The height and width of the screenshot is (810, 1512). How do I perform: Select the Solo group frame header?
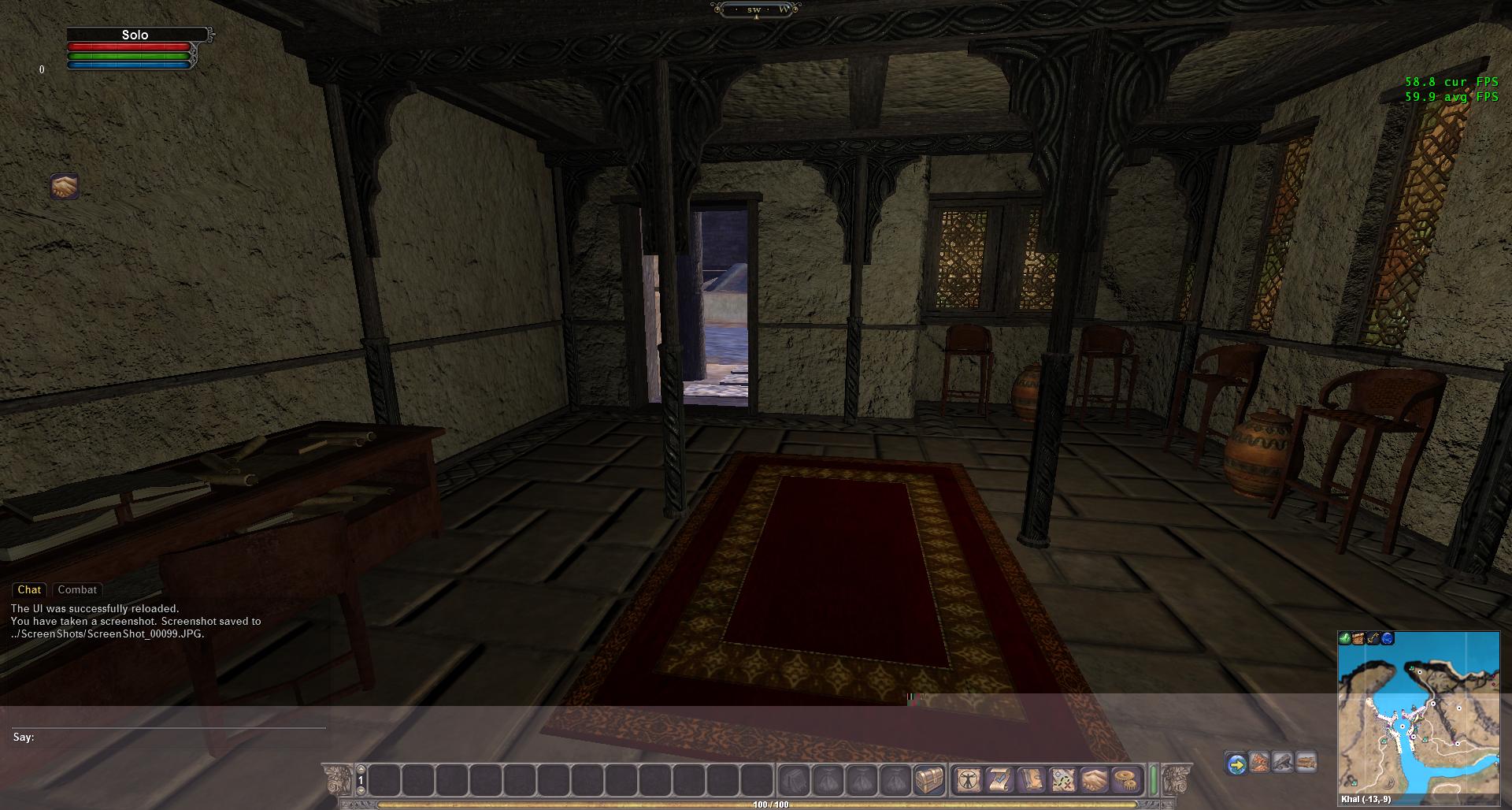coord(135,35)
